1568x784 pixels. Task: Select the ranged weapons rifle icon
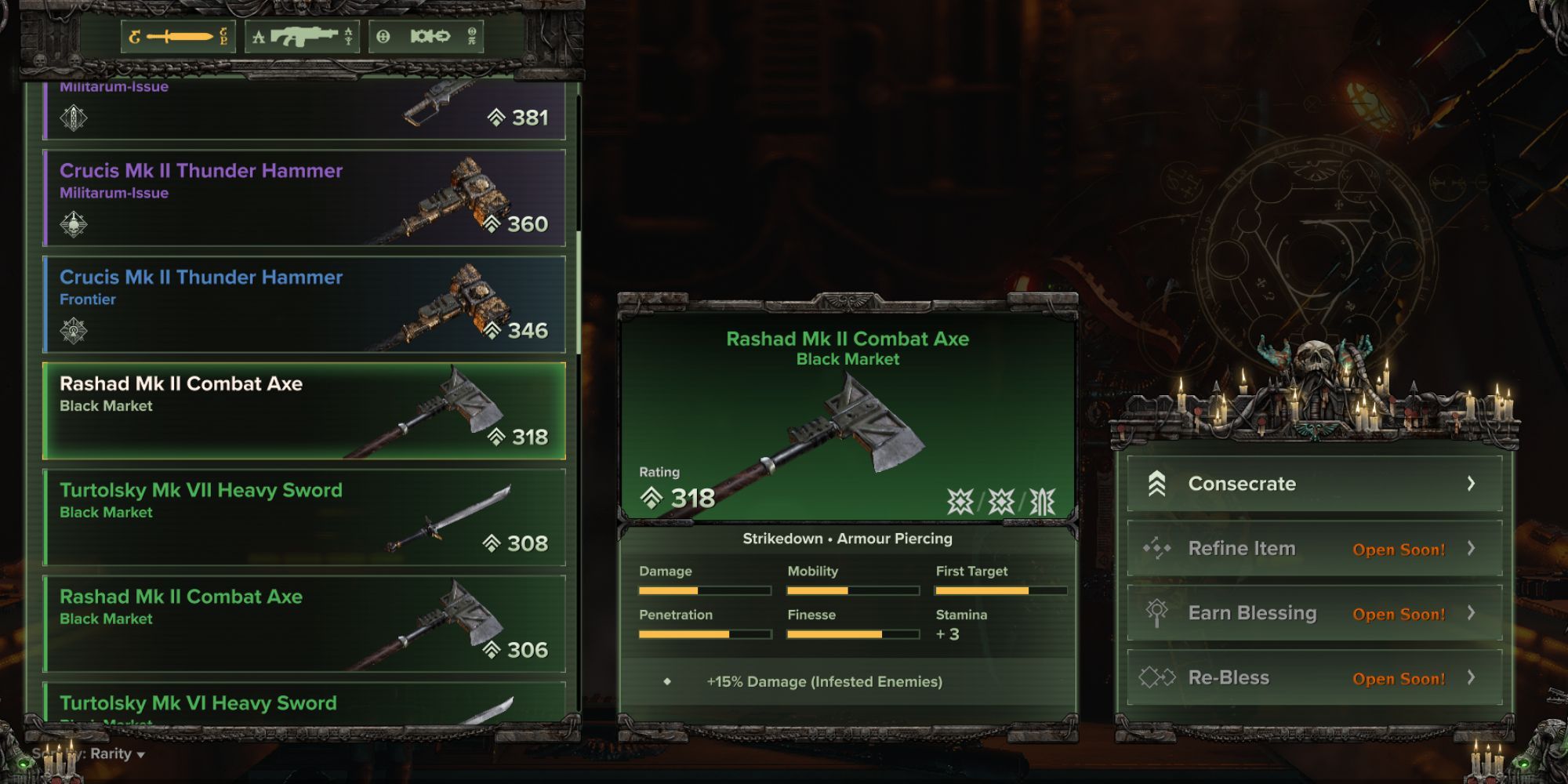303,35
